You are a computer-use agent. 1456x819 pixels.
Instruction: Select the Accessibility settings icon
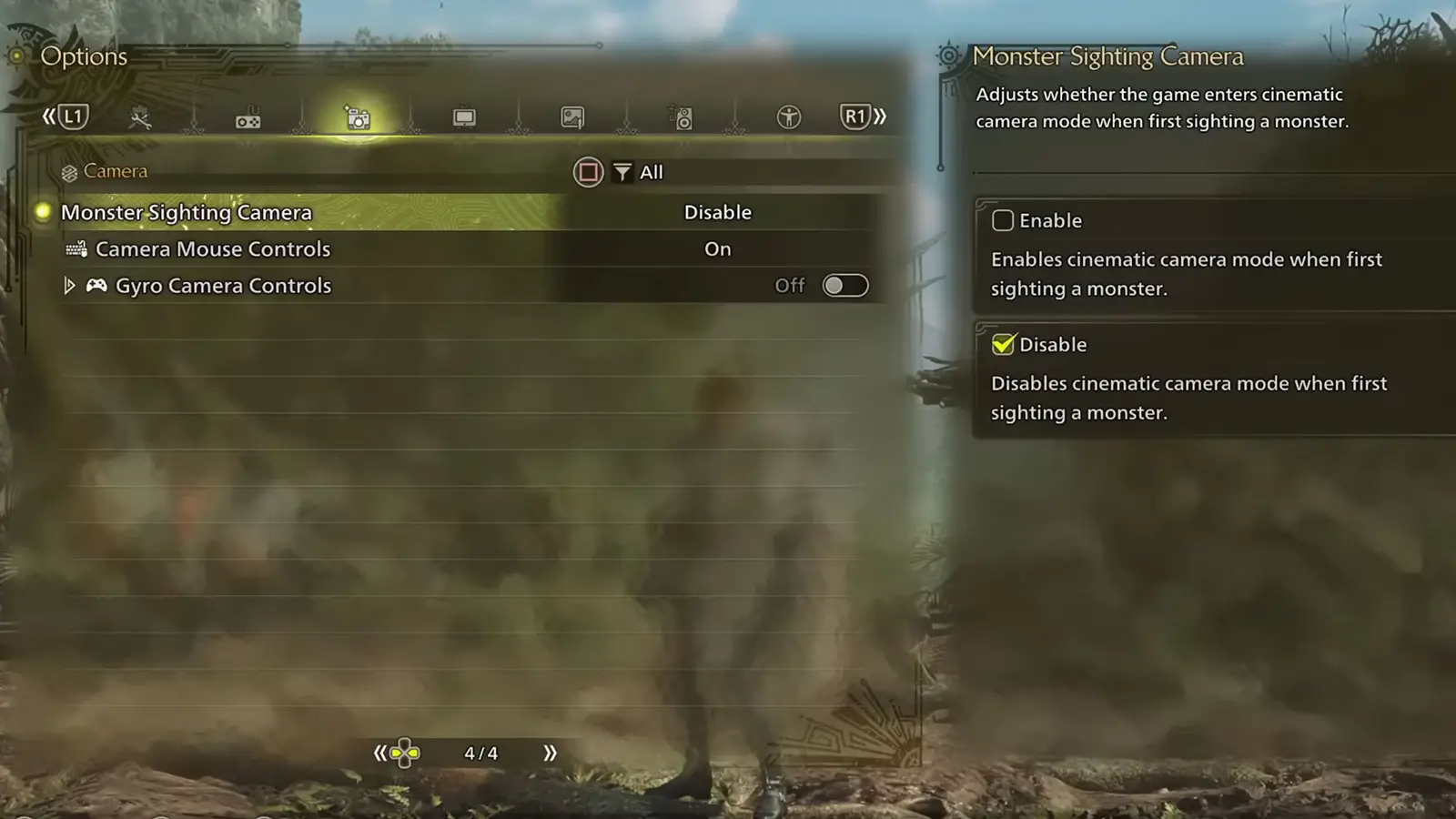point(790,116)
